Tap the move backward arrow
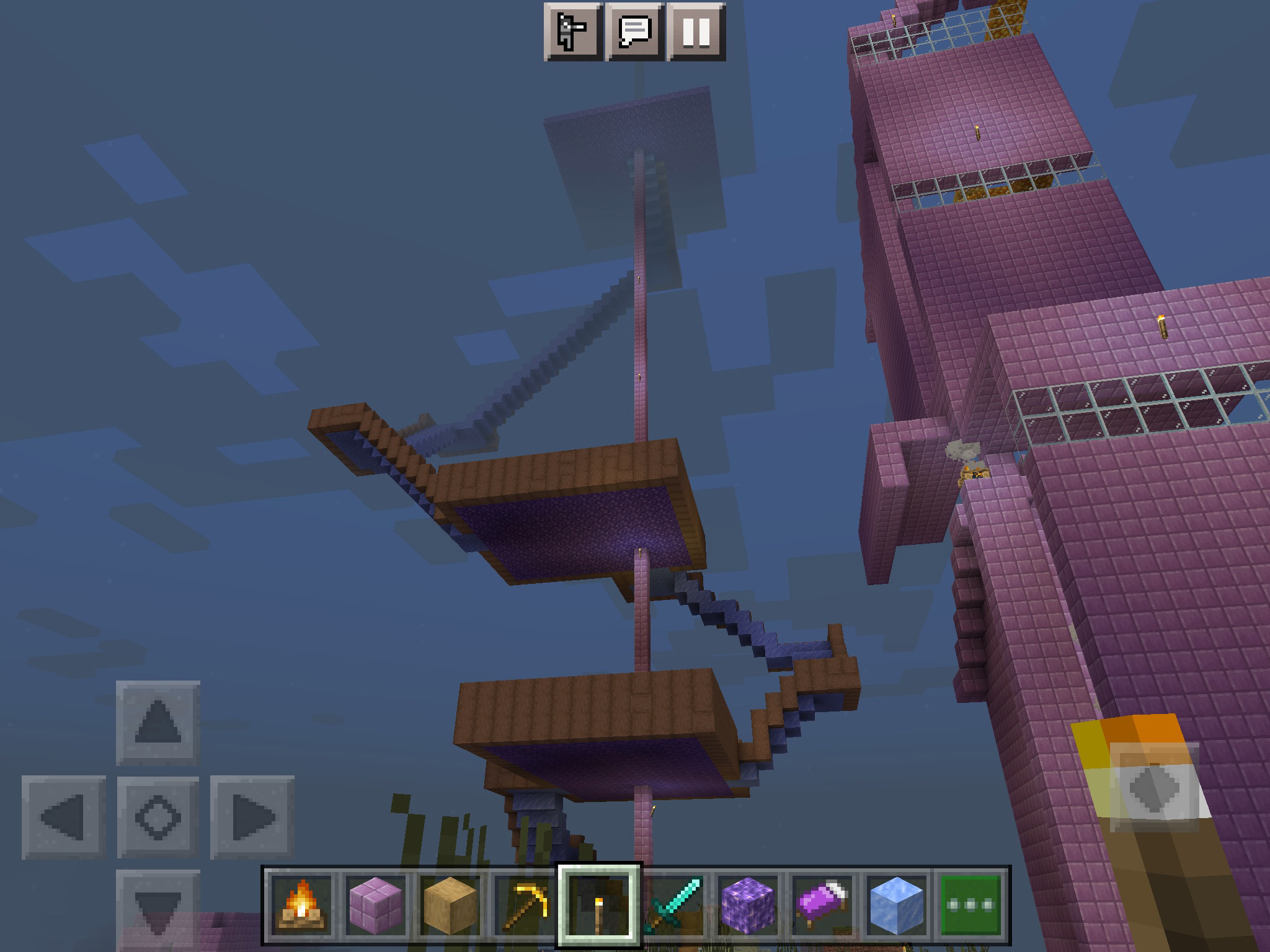The height and width of the screenshot is (952, 1270). click(158, 908)
